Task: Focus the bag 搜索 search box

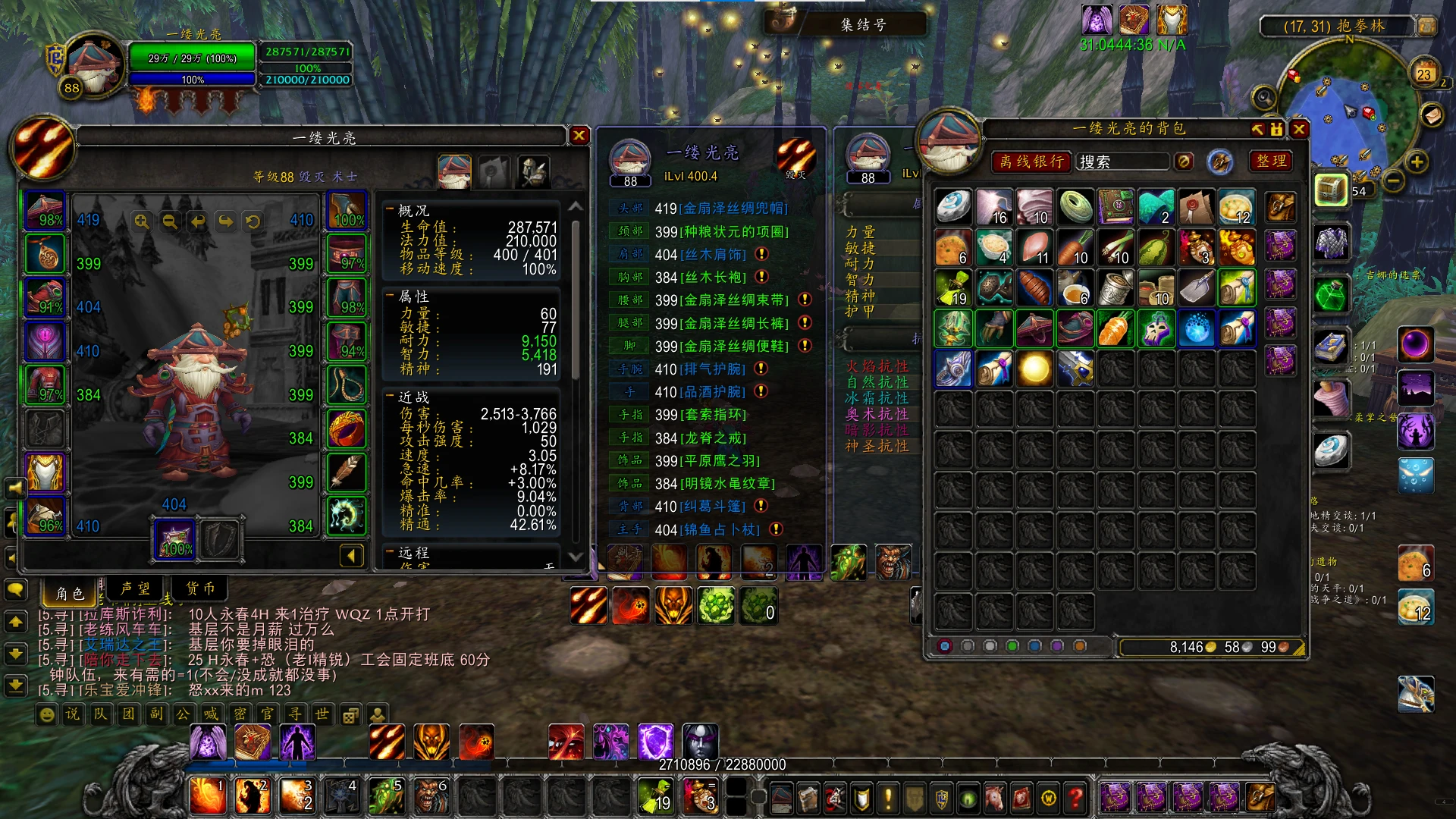Action: 1122,162
